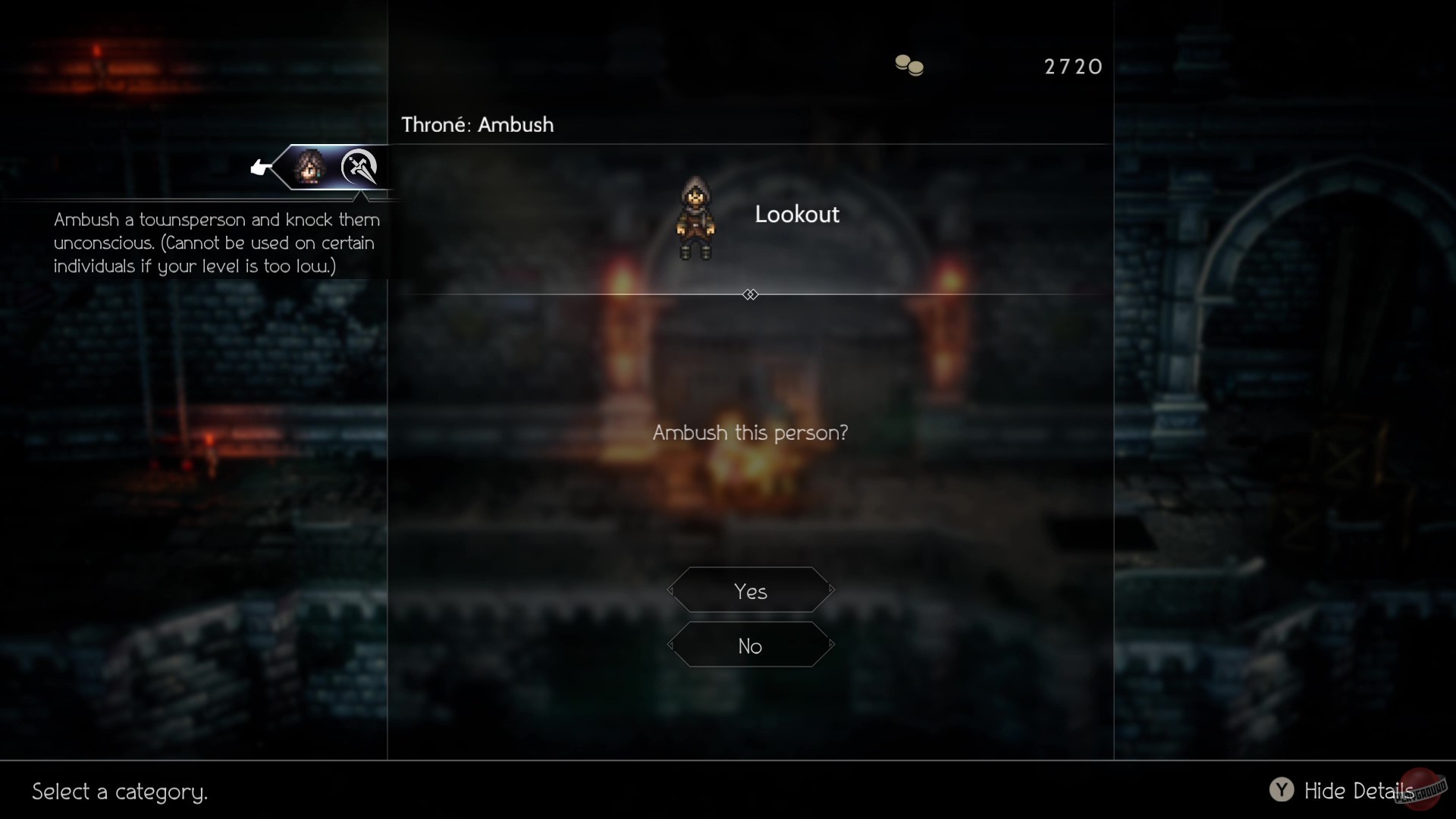1456x819 pixels.
Task: Toggle the ability tooltip visibility
Action: tap(1282, 789)
